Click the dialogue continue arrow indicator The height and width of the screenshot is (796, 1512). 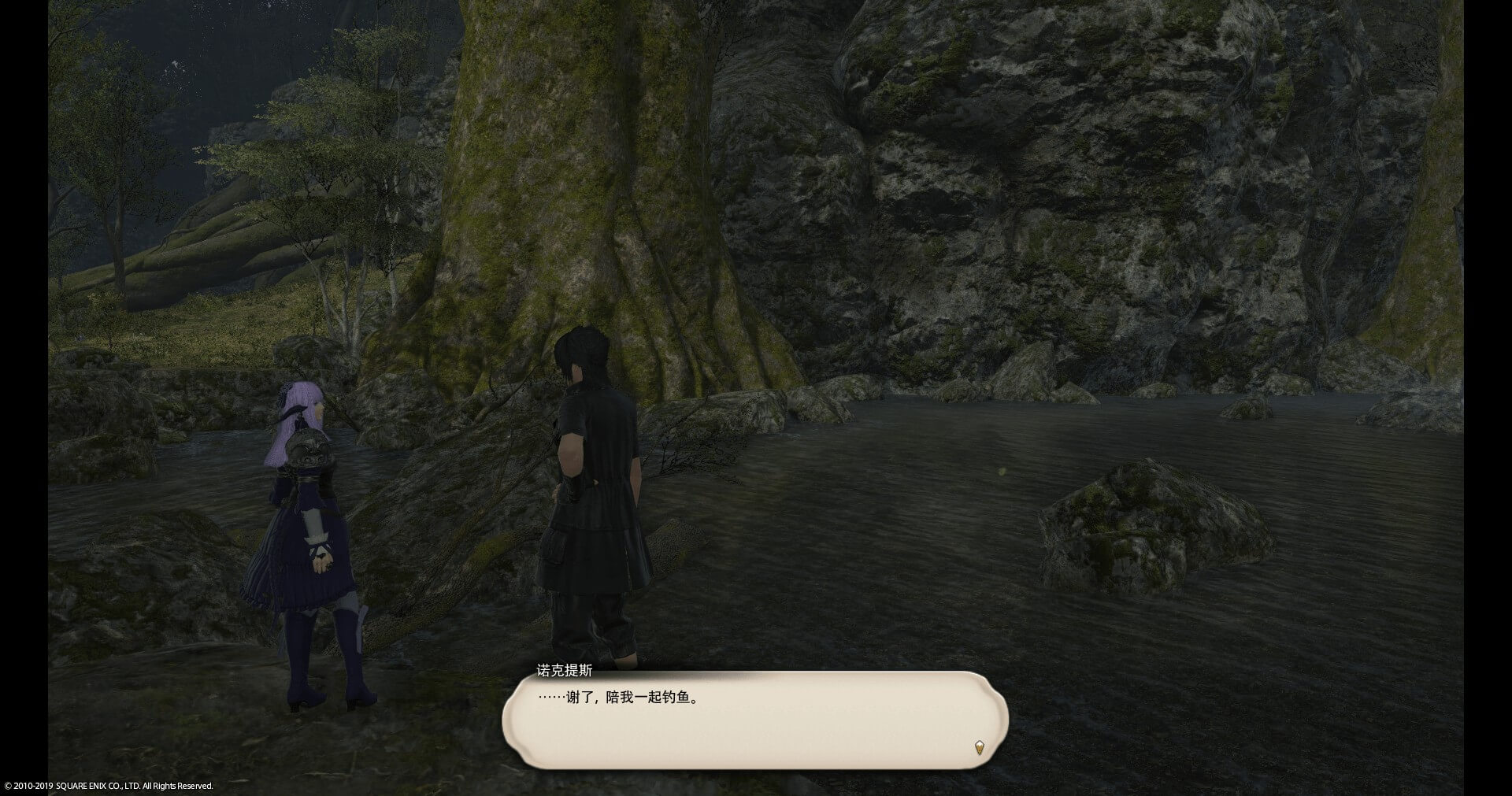[979, 747]
